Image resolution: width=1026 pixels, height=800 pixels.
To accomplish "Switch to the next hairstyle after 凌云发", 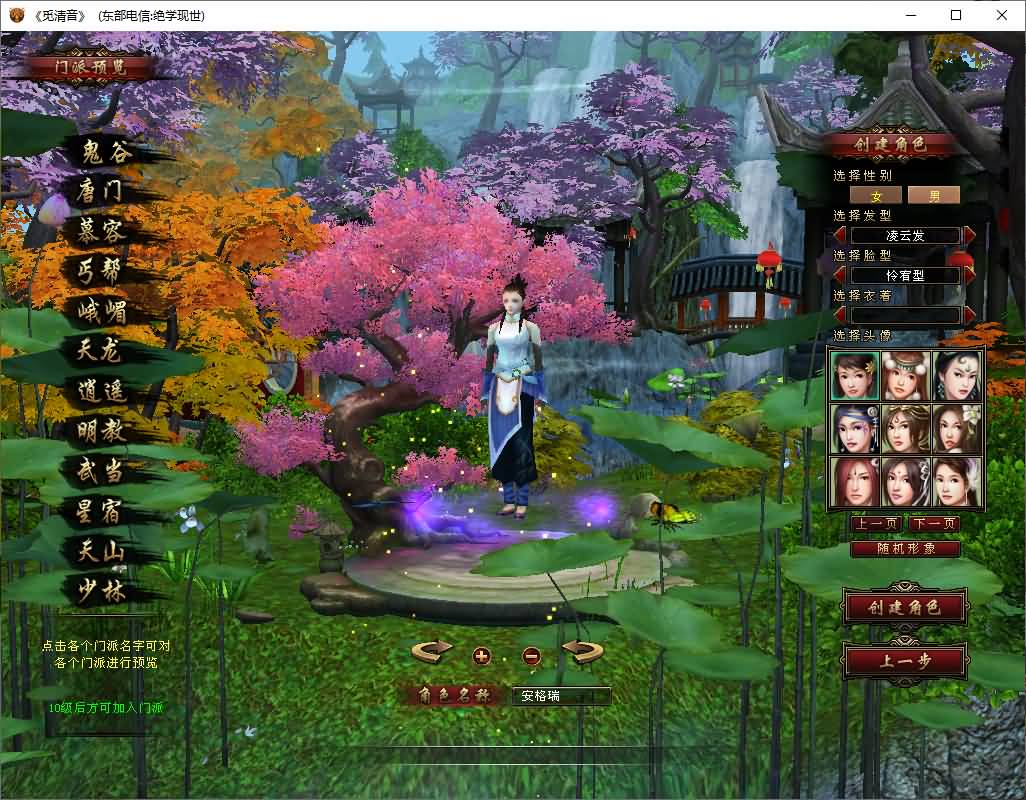I will 968,235.
